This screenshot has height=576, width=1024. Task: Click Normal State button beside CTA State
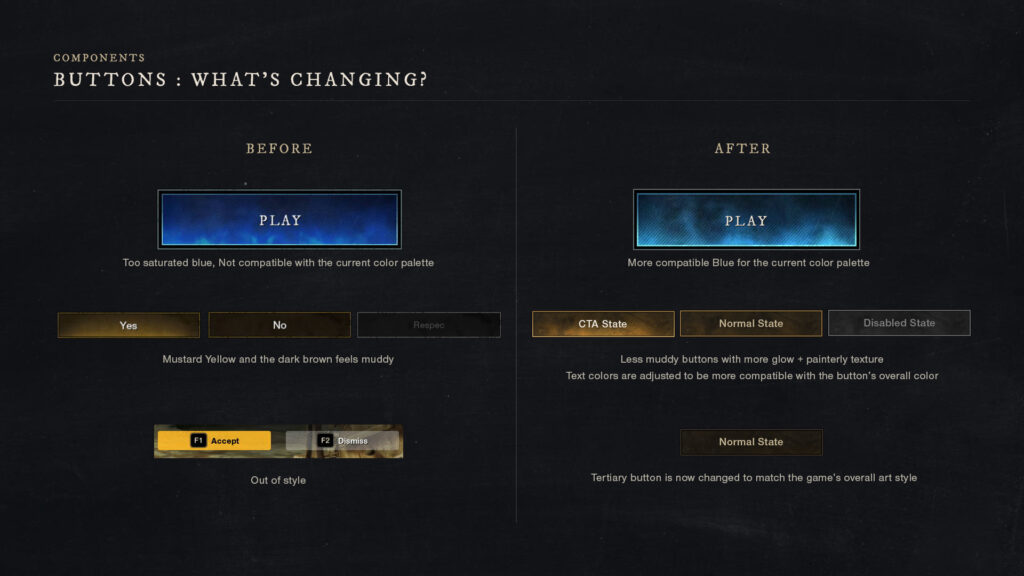tap(750, 324)
